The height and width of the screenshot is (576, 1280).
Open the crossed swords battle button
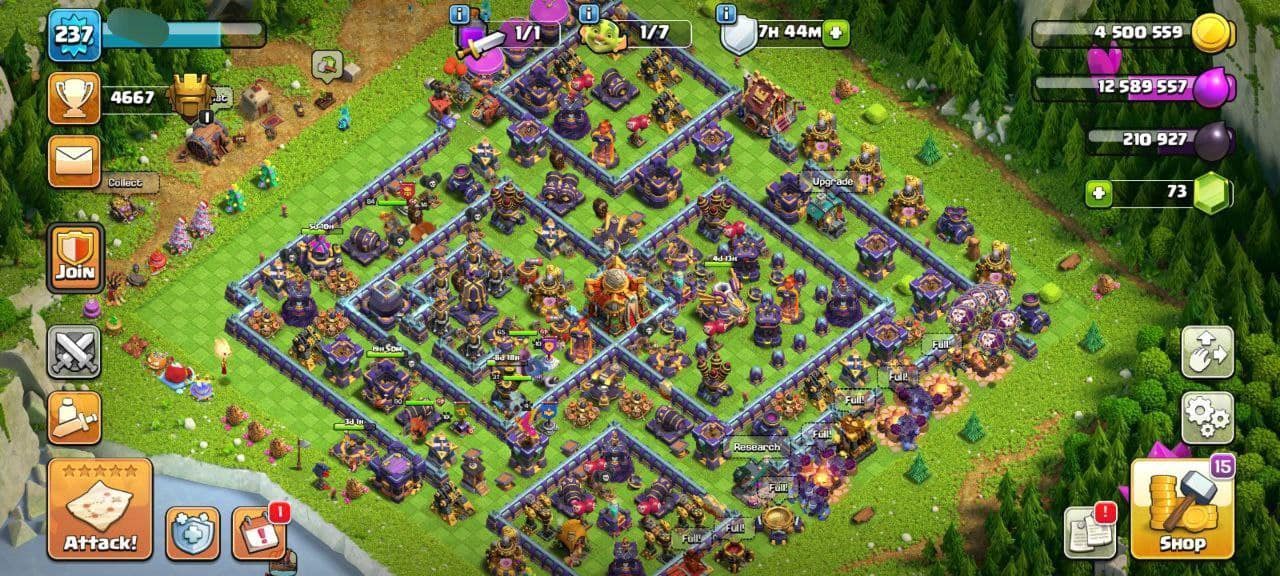pos(74,352)
